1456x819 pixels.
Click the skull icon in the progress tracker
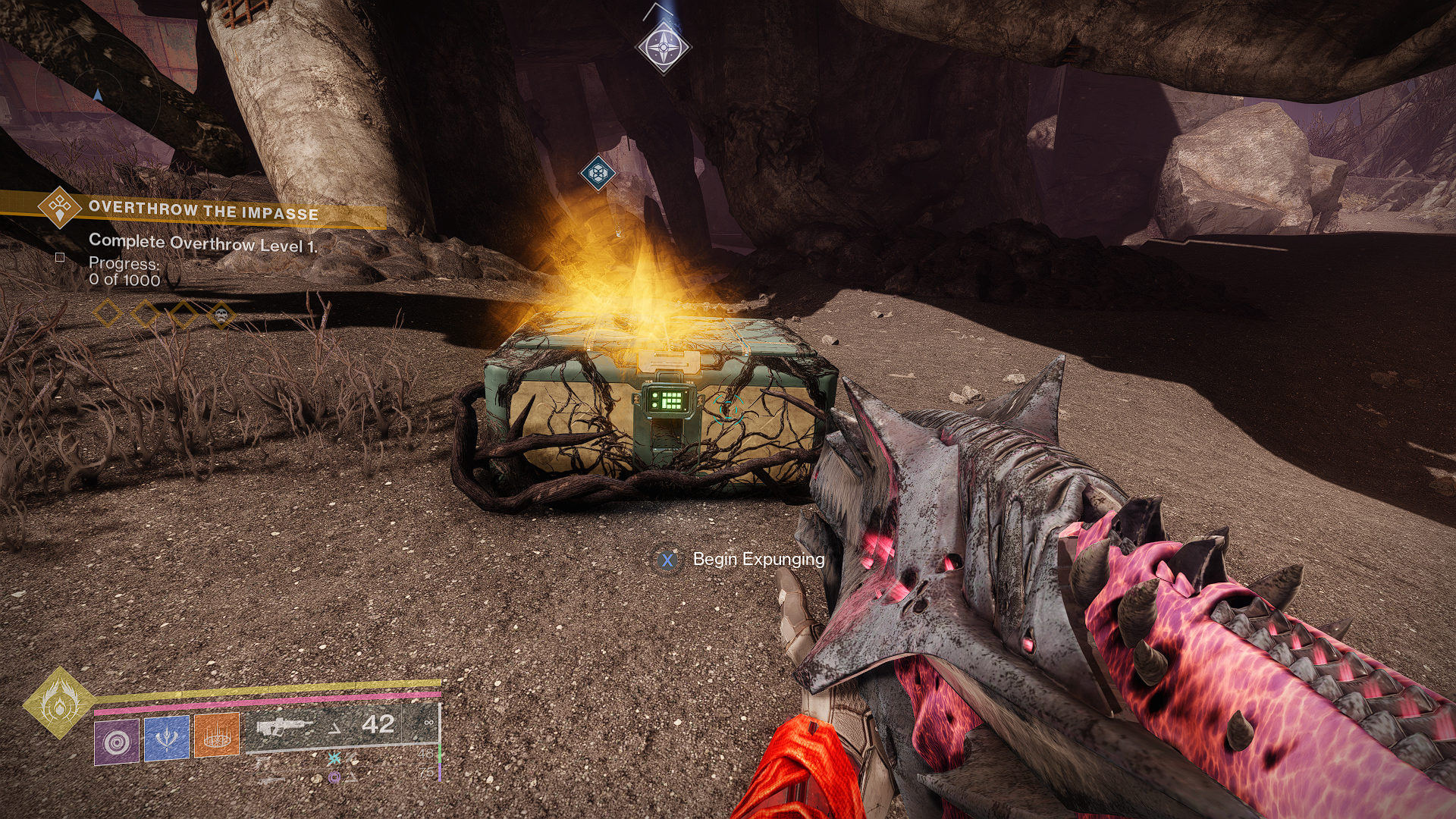tap(221, 313)
